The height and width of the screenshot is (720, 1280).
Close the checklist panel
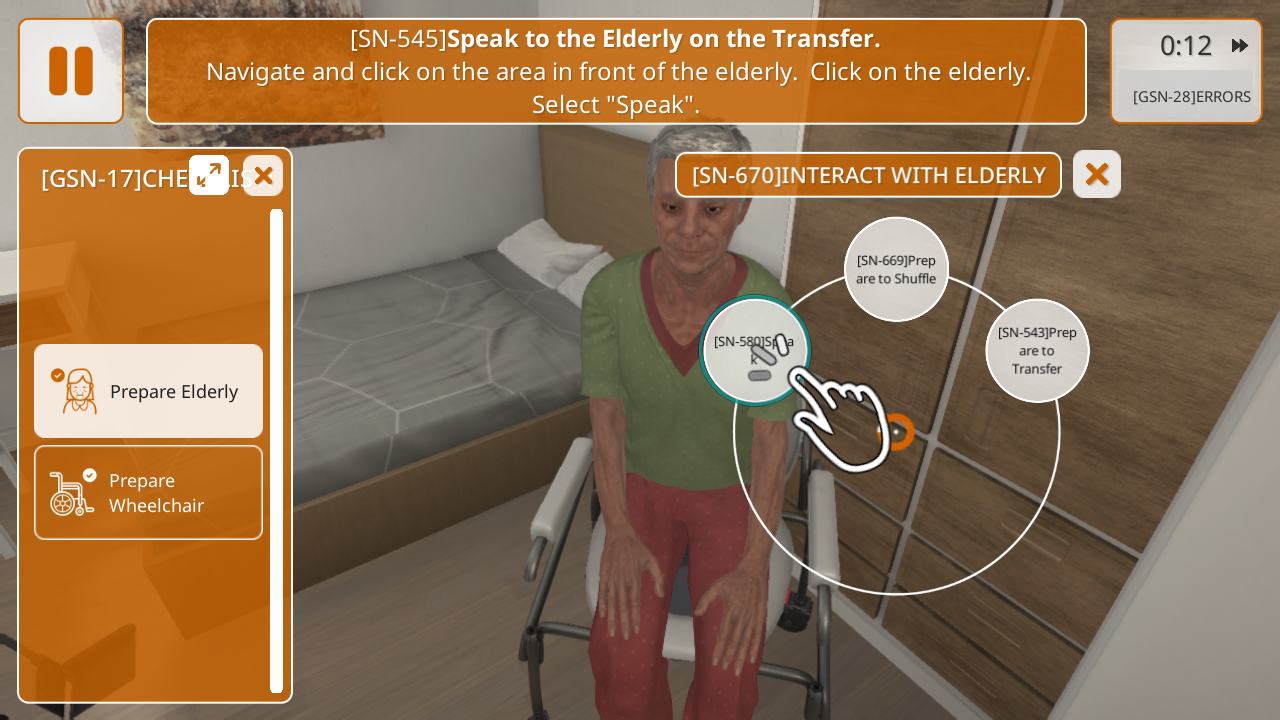click(x=263, y=176)
